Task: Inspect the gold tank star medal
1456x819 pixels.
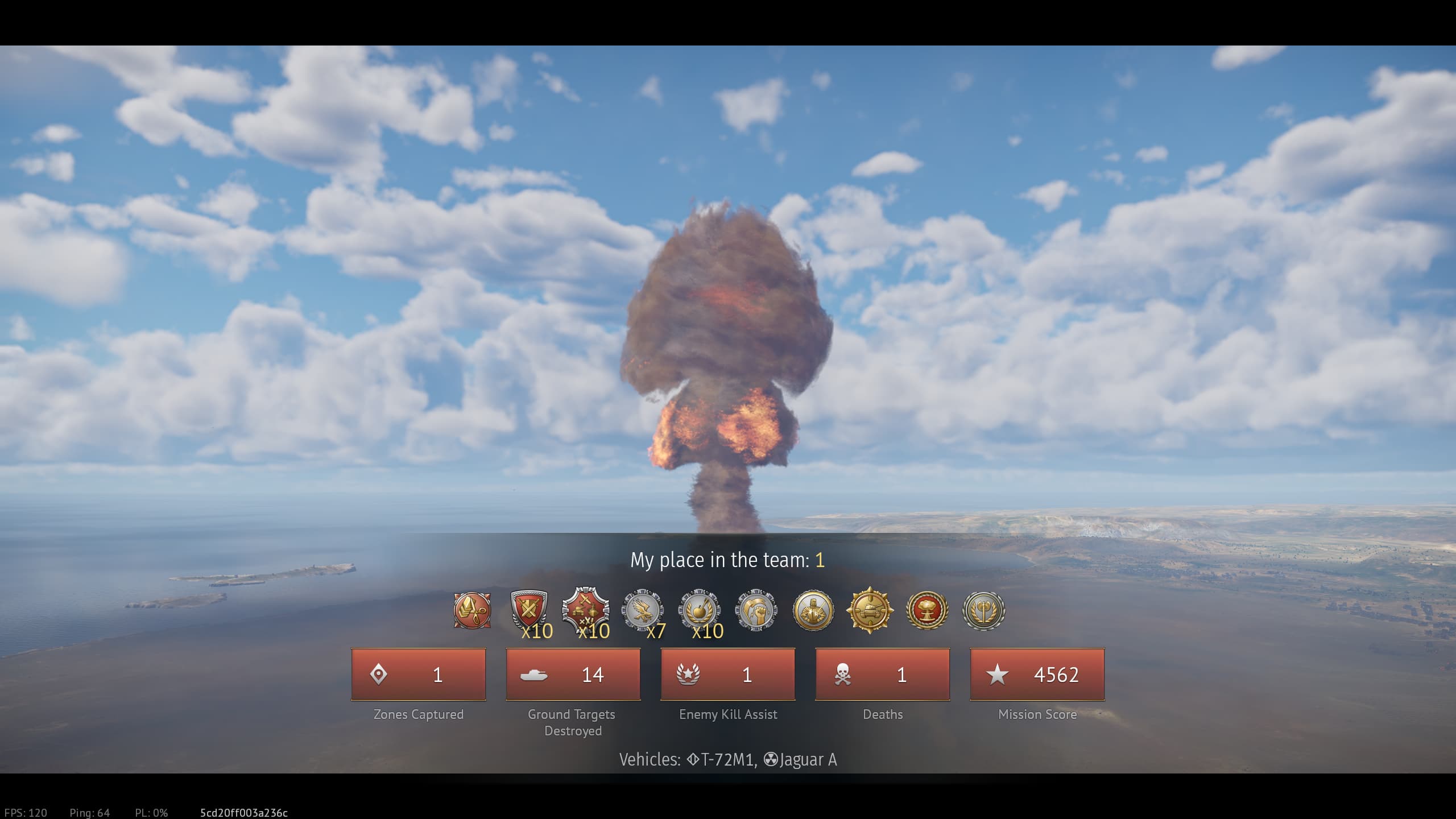Action: [x=870, y=611]
